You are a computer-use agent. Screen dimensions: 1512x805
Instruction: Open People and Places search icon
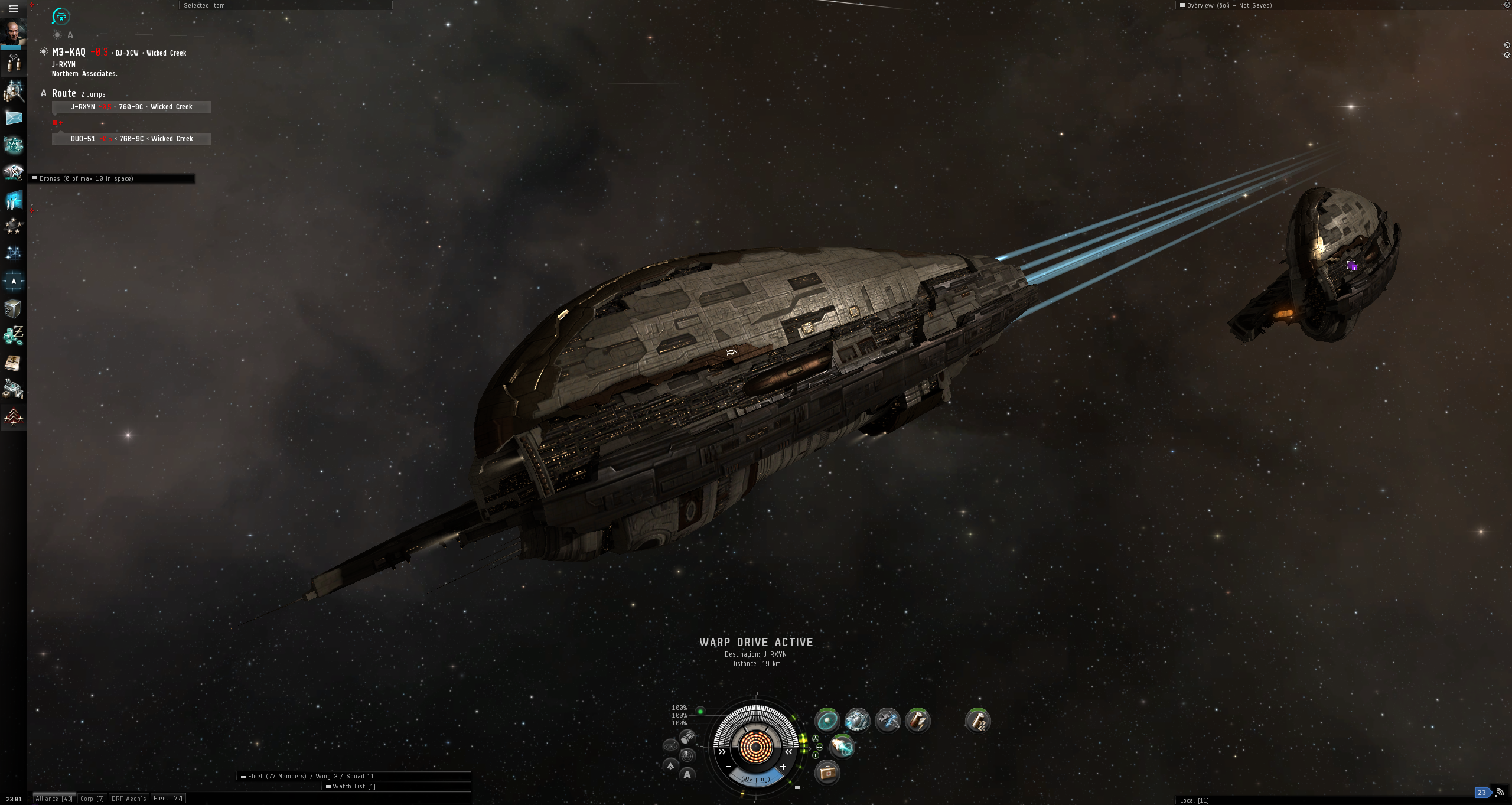(x=14, y=91)
